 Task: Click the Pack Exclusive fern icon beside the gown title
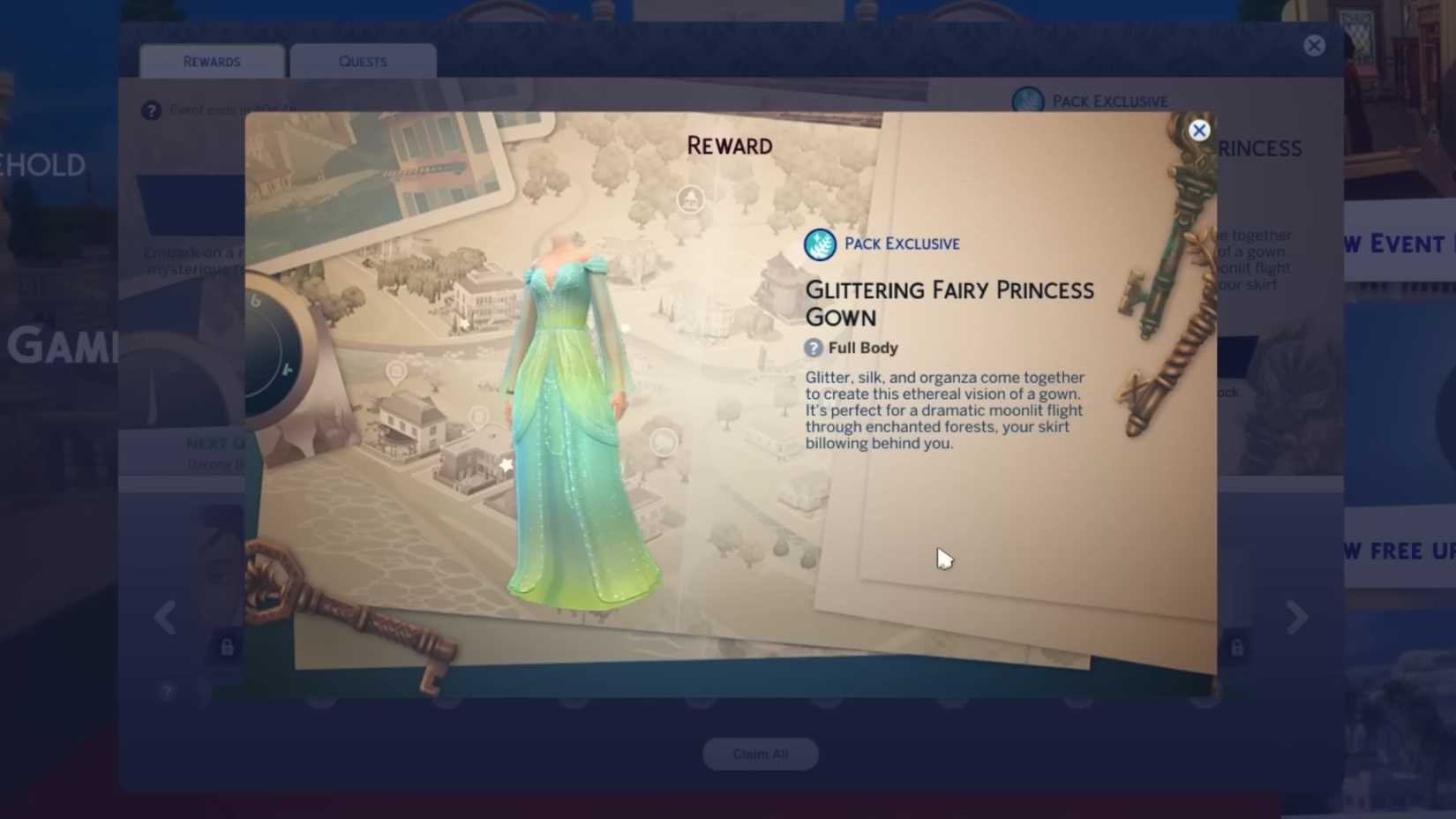tap(819, 244)
